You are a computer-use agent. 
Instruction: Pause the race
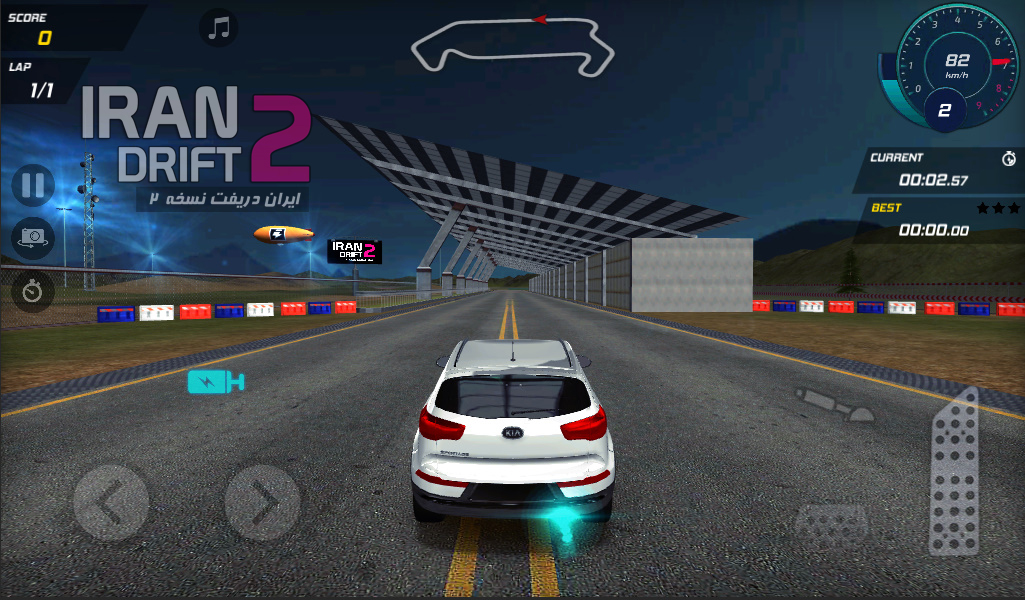click(x=33, y=186)
